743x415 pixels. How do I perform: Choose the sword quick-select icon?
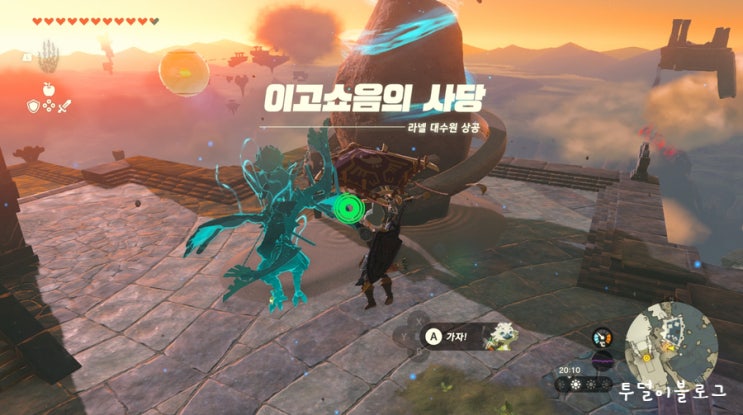[62, 104]
